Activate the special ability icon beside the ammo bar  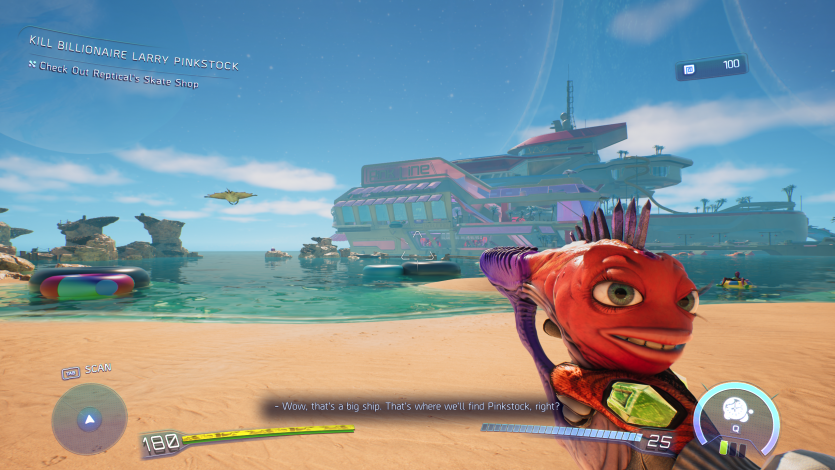pyautogui.click(x=736, y=417)
